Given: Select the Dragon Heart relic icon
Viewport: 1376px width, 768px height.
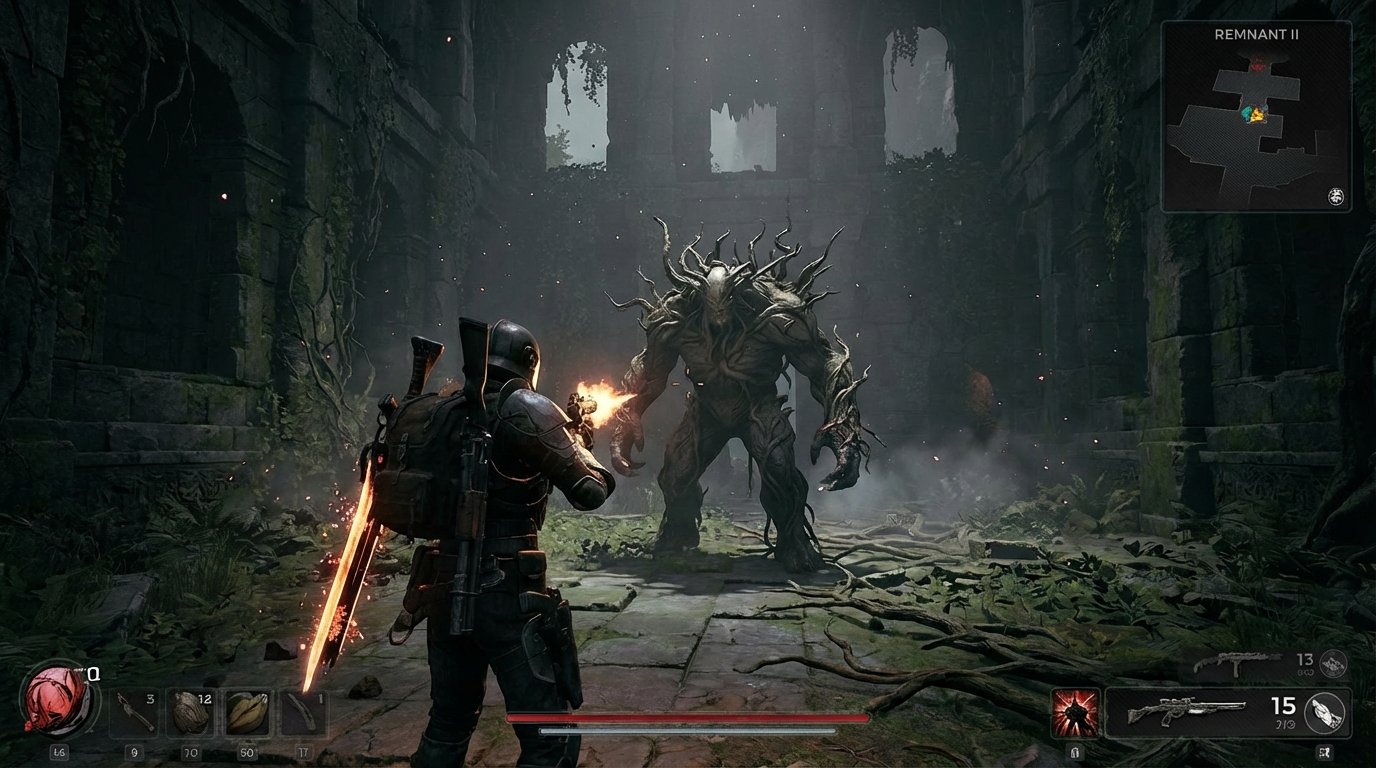Looking at the screenshot, I should (55, 698).
